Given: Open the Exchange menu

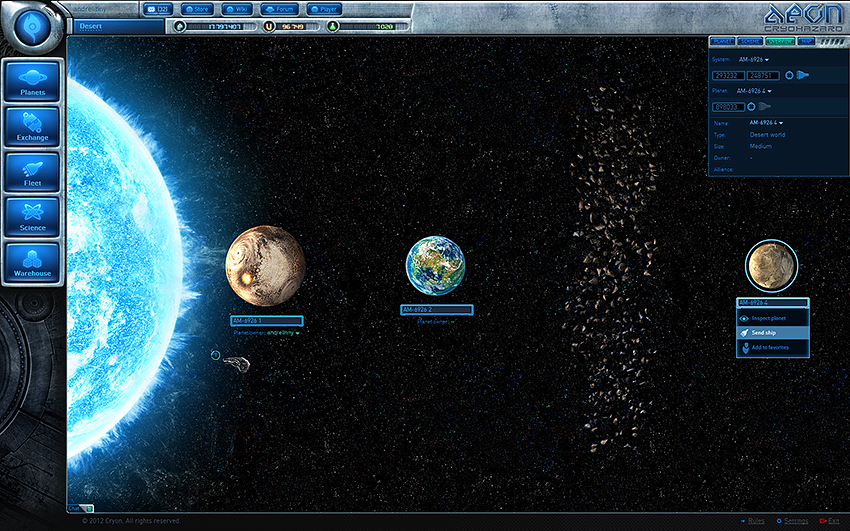Looking at the screenshot, I should pyautogui.click(x=33, y=128).
